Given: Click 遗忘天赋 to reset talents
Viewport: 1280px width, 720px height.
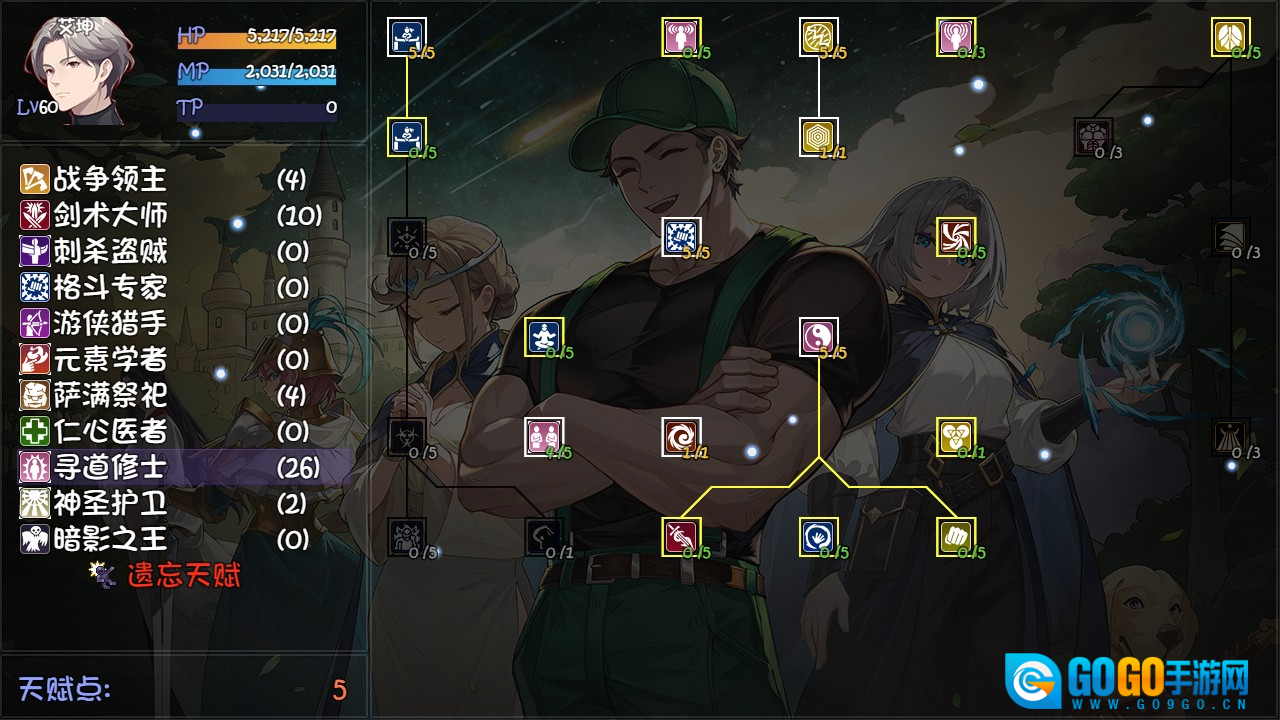Looking at the screenshot, I should point(183,576).
